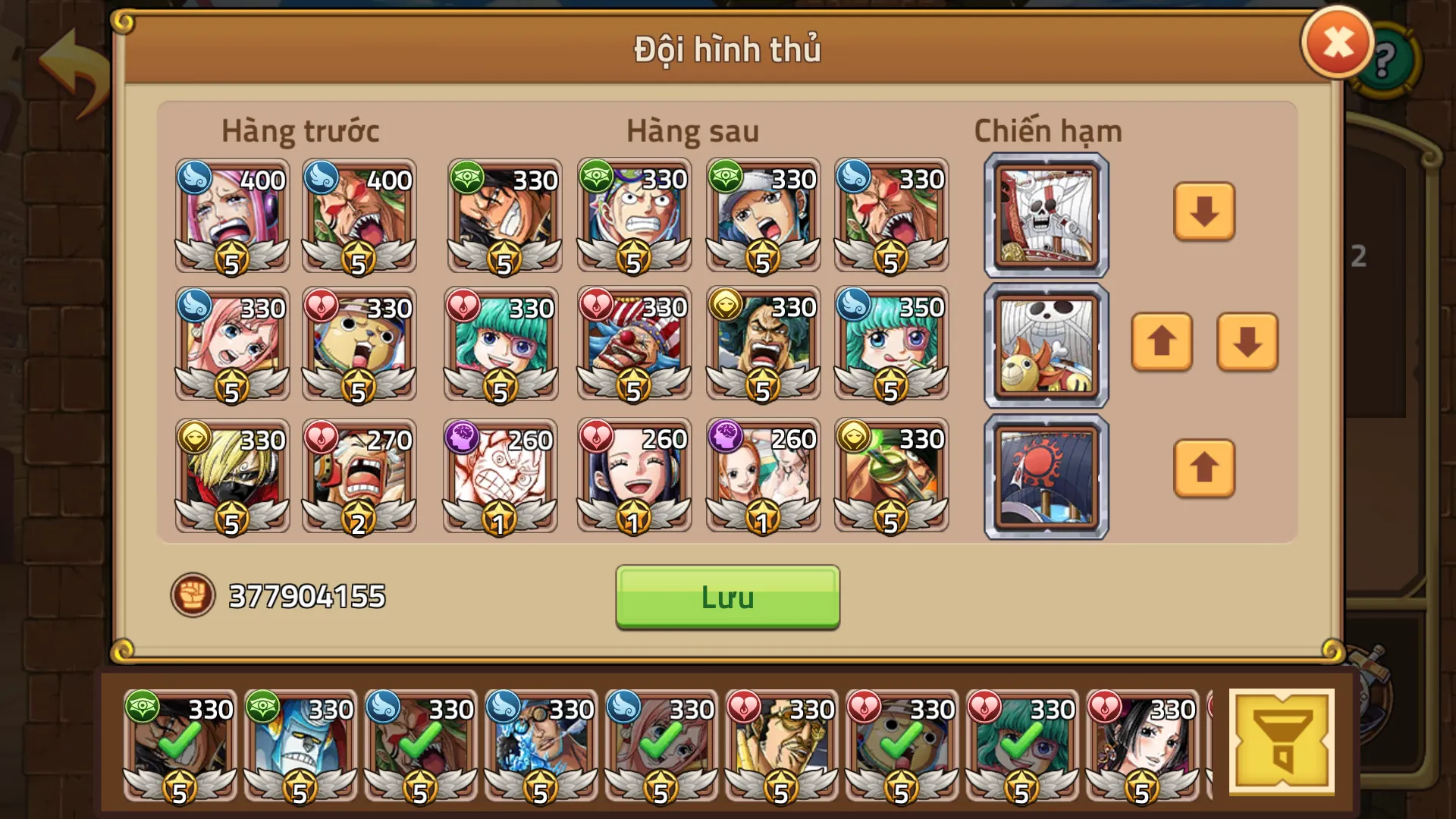The image size is (1456, 819).
Task: Select the Chopper card in the formation
Action: click(358, 345)
